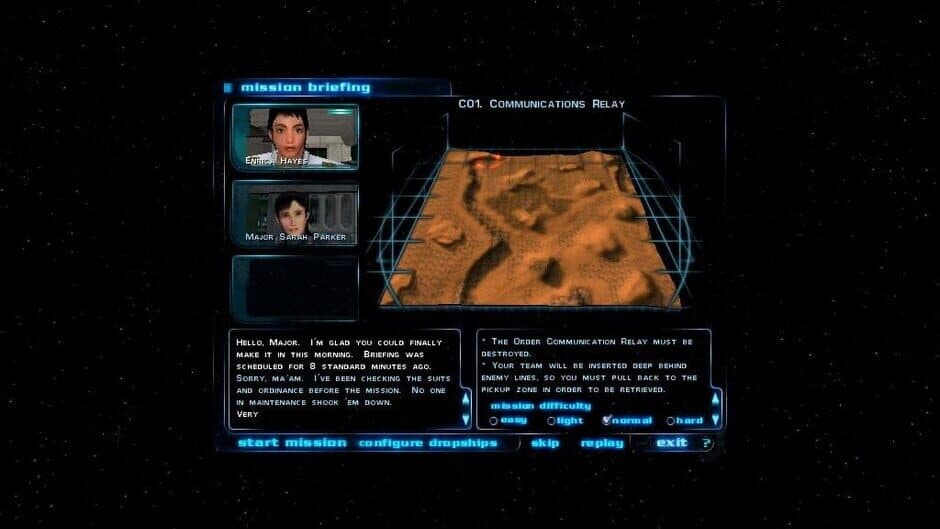Click the dialogue text scroll-up arrow
Screen dimensions: 940x529
point(465,397)
